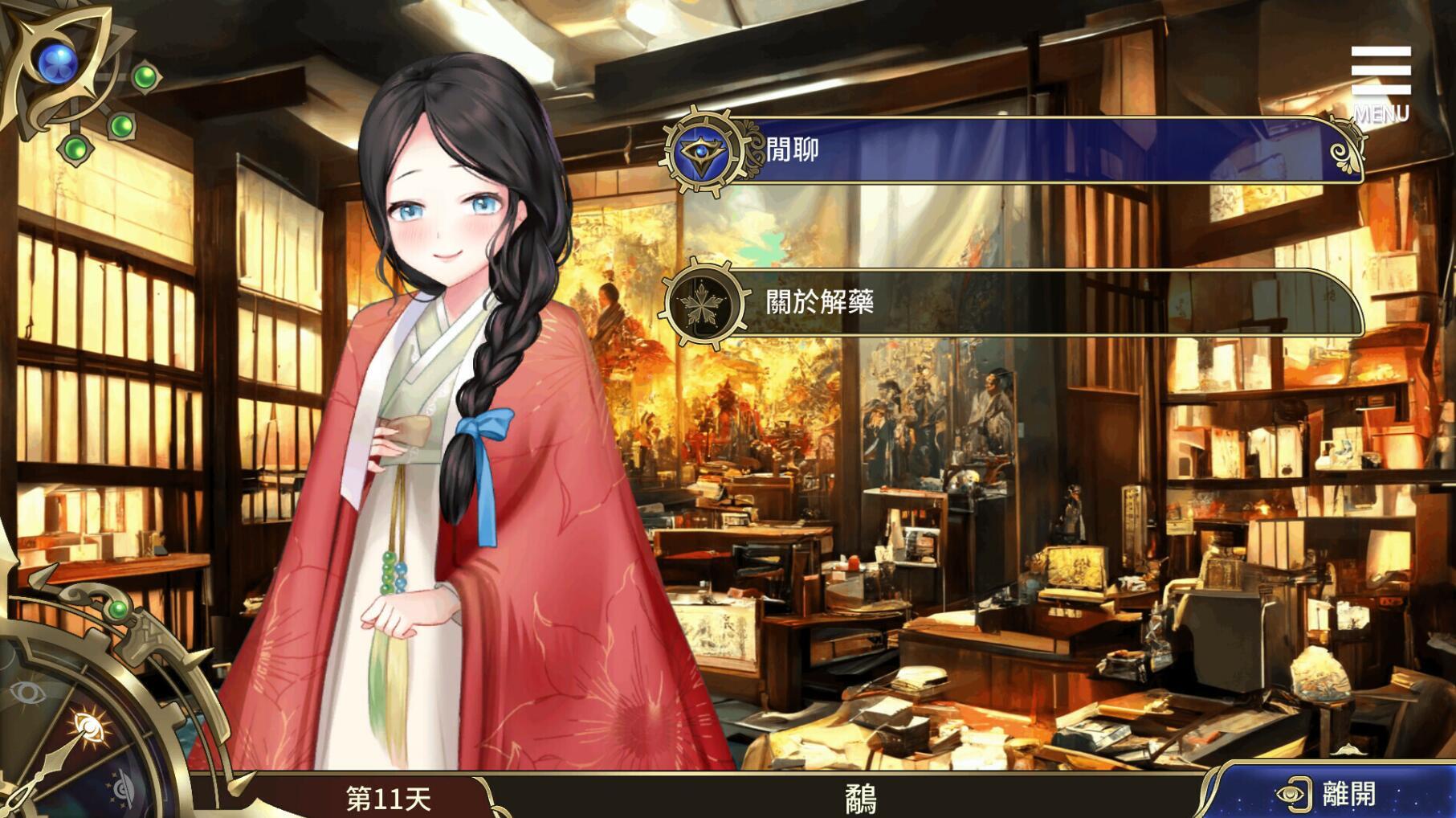
Task: Click the 第11天 day indicator
Action: point(388,796)
